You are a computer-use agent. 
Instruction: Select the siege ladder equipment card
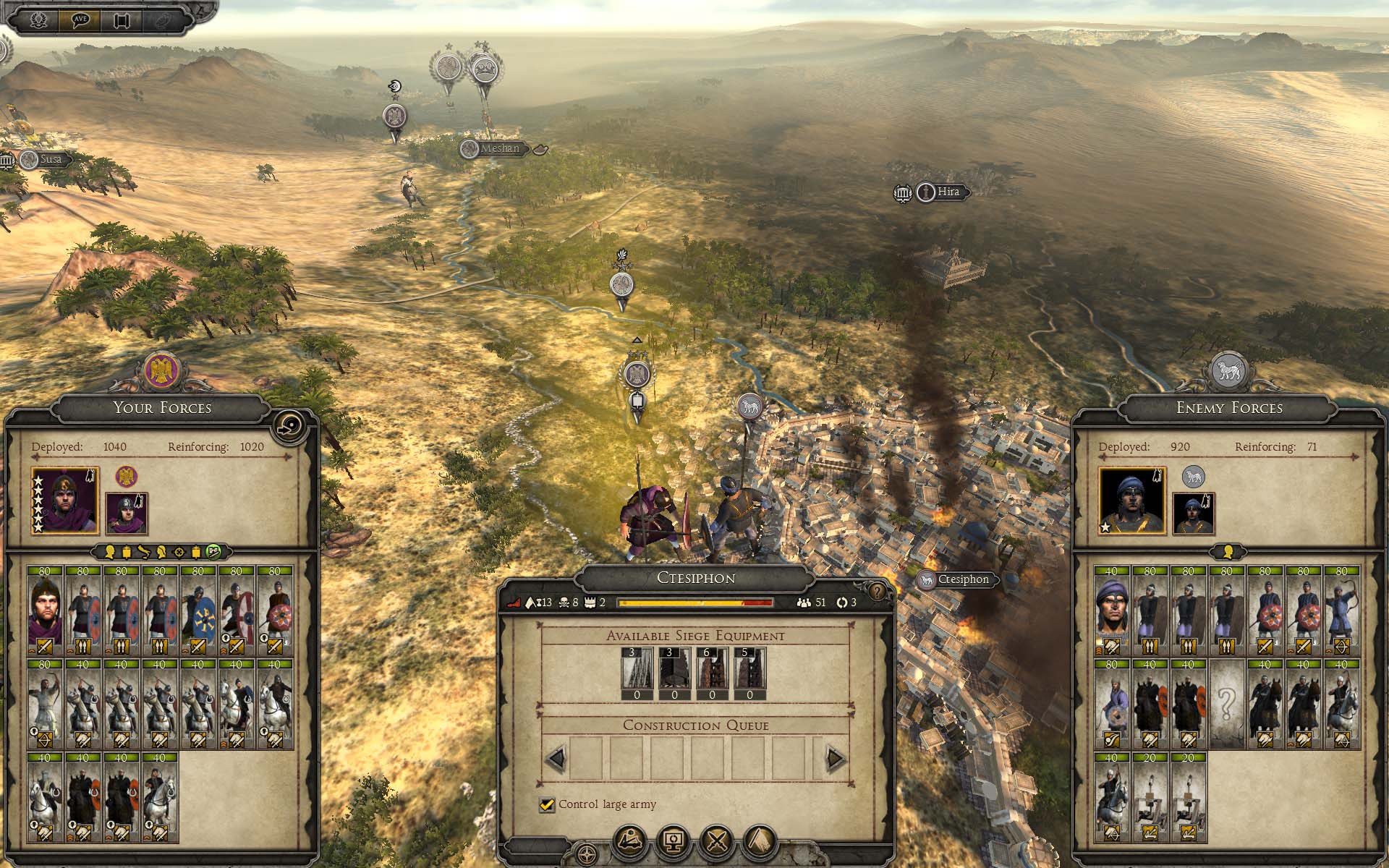[637, 668]
